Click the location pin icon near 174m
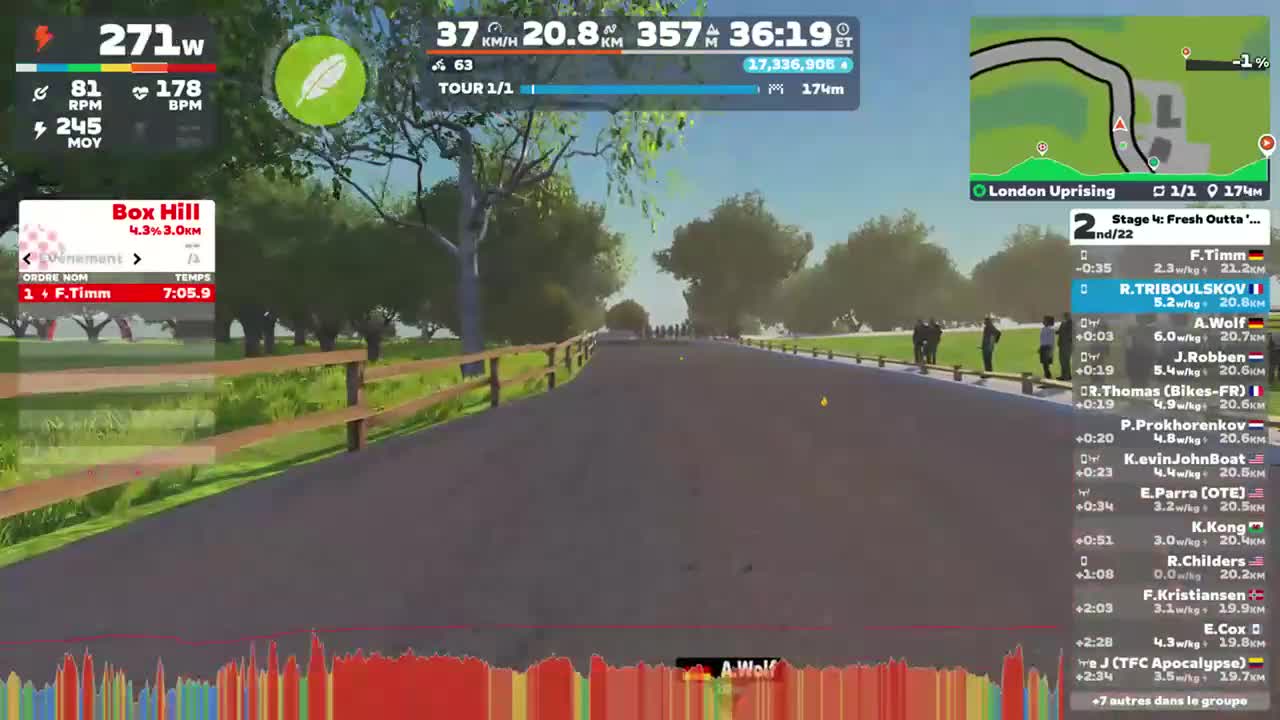The width and height of the screenshot is (1280, 720). 1213,191
